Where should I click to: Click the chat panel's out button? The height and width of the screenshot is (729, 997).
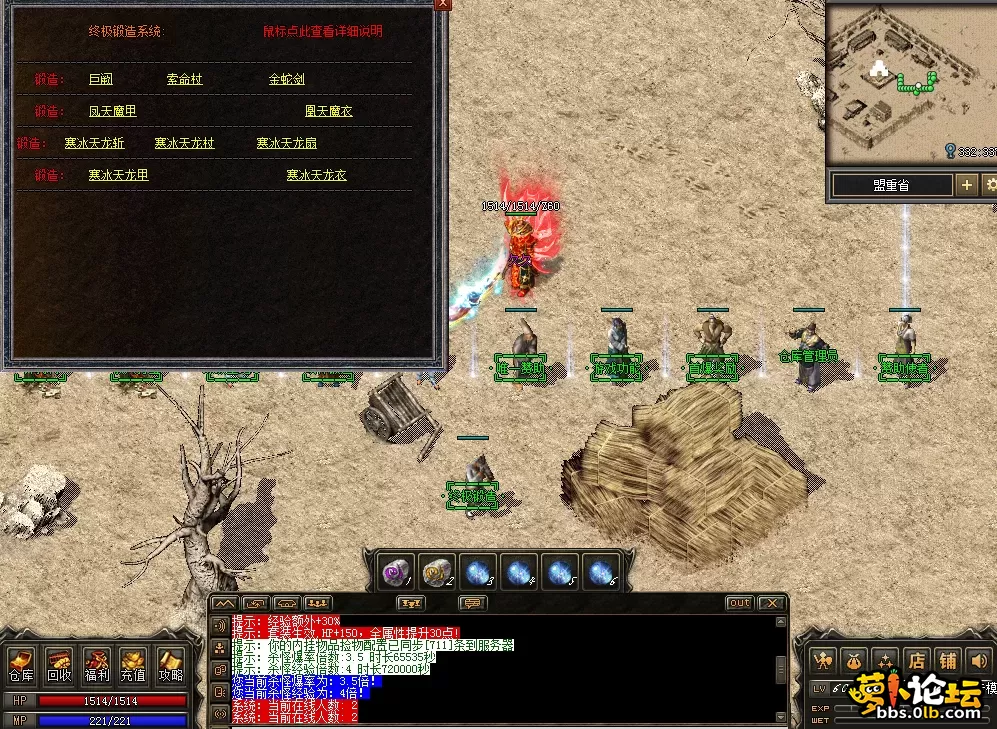pos(739,603)
